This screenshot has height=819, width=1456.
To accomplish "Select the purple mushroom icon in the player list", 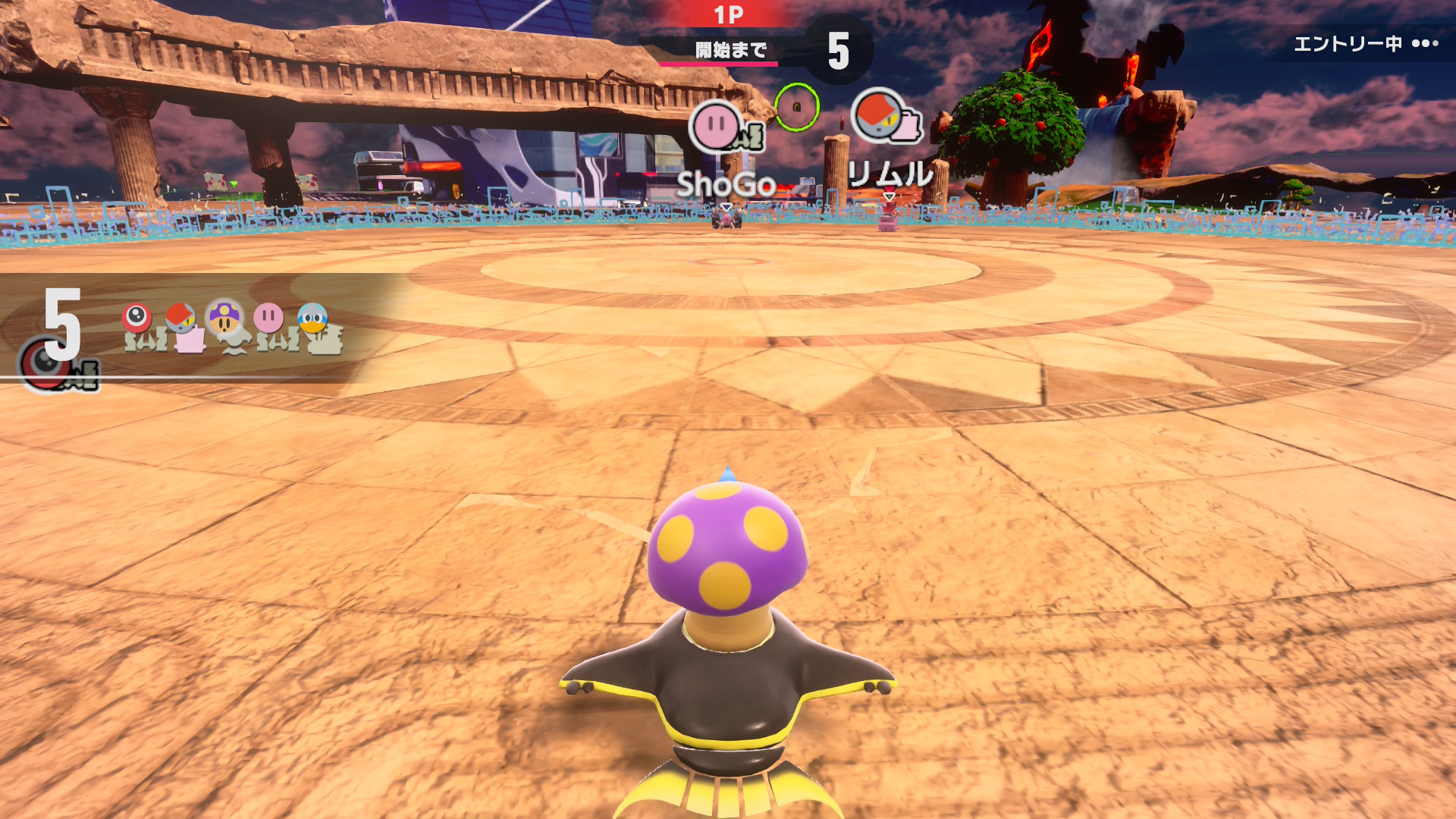I will (224, 318).
